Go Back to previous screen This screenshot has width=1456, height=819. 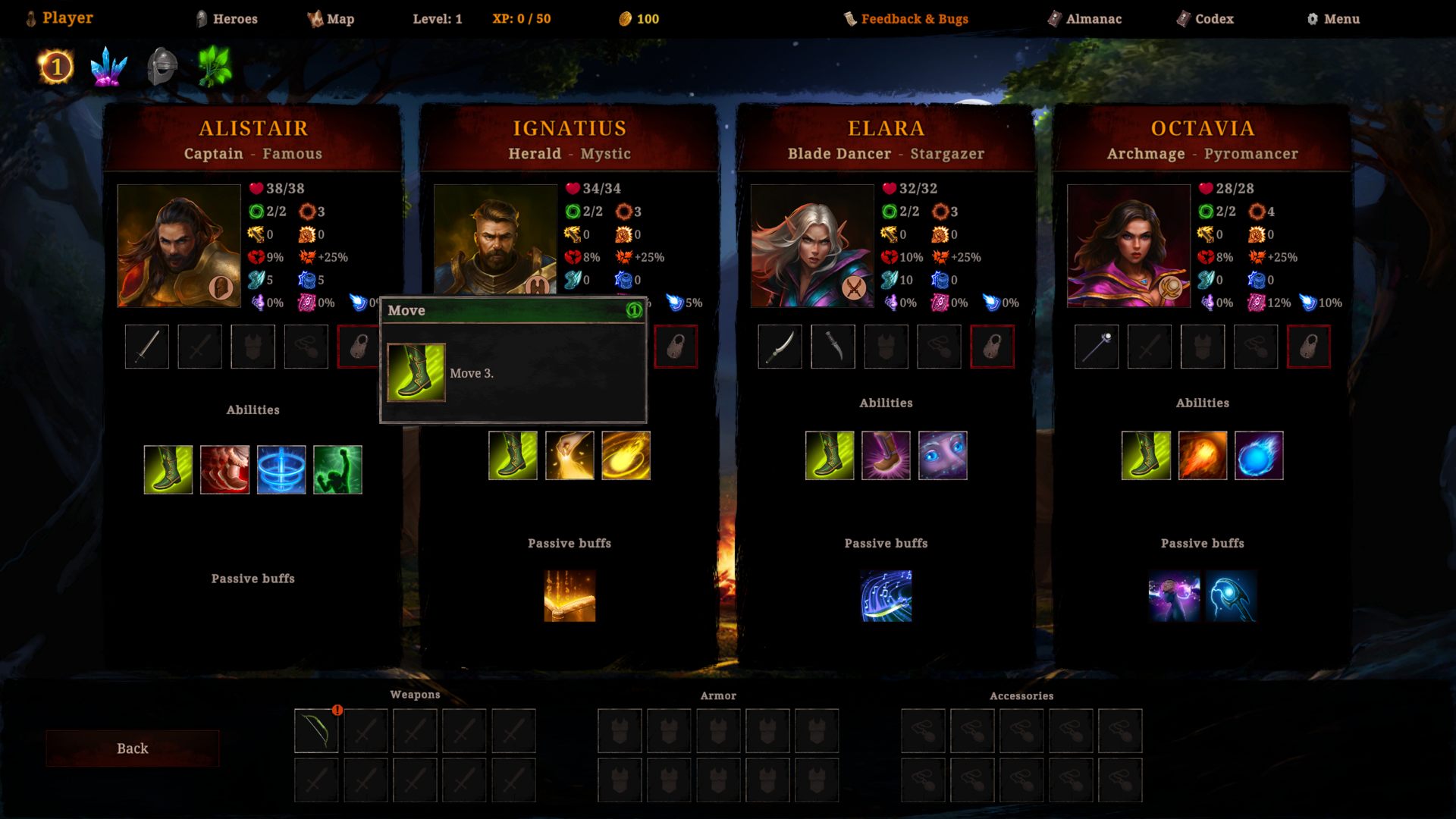(x=133, y=748)
